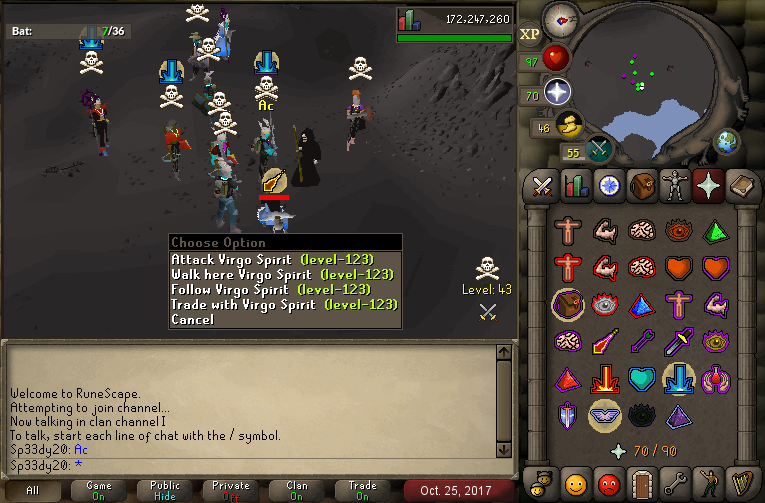Open the logout door tab
Viewport: 765px width, 503px height.
pyautogui.click(x=640, y=482)
